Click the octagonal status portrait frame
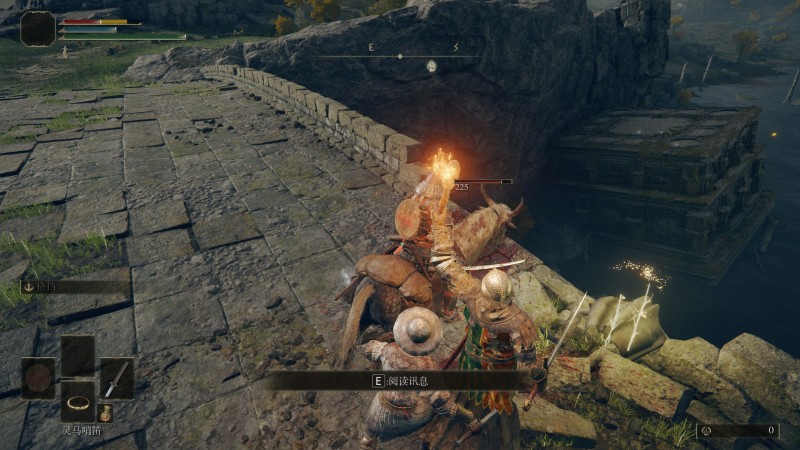 [38, 28]
